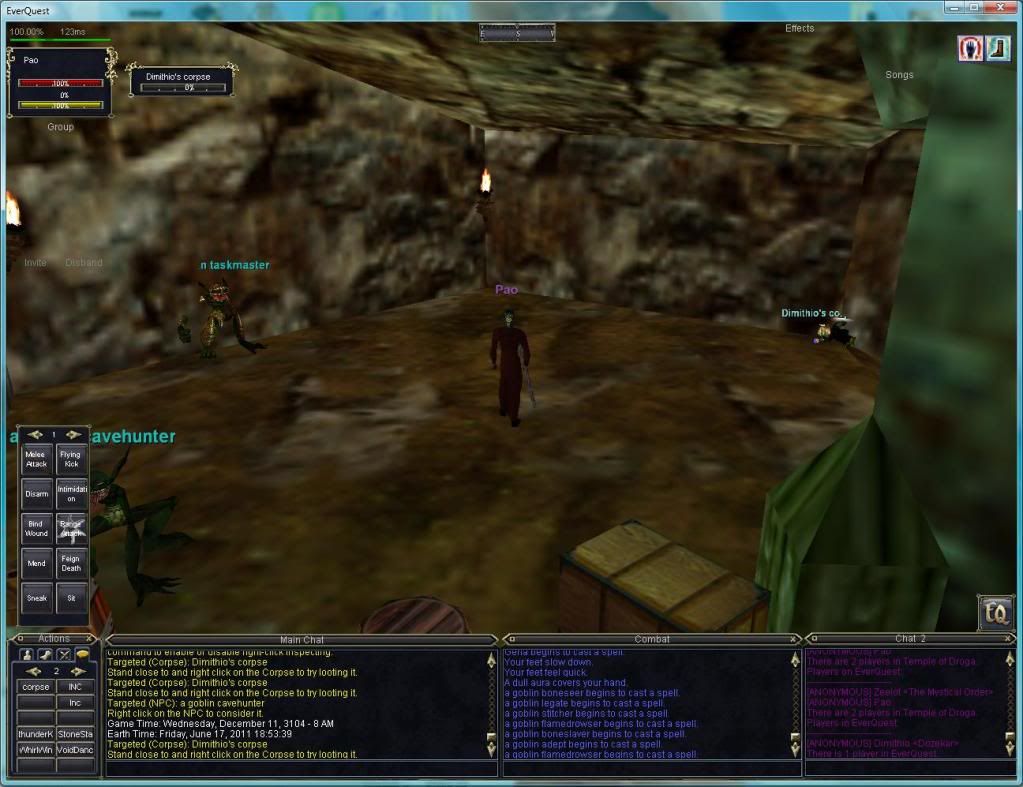Use the Flying Kick skill button

tap(71, 459)
